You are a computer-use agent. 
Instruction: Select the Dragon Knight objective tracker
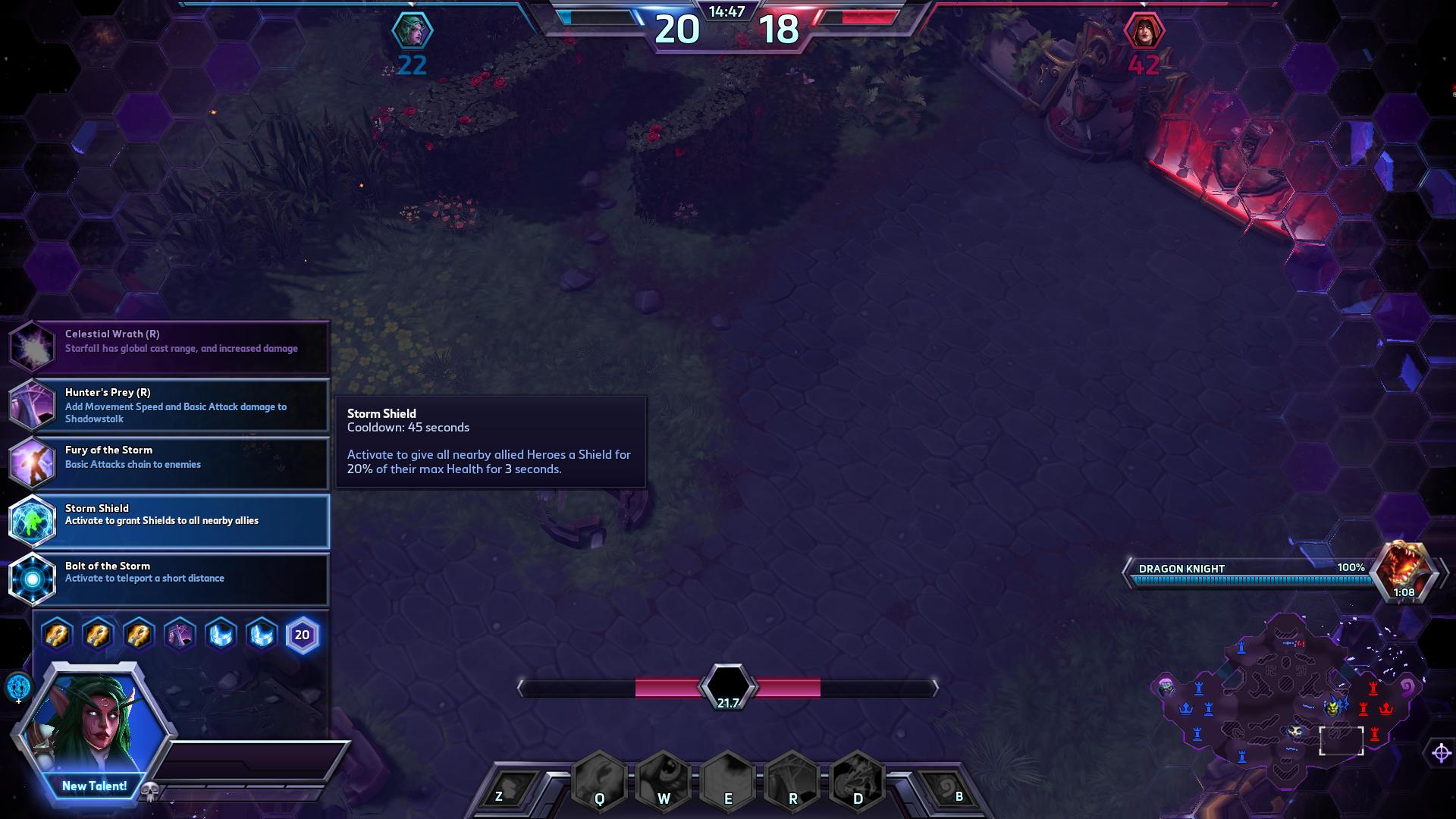pos(1282,574)
